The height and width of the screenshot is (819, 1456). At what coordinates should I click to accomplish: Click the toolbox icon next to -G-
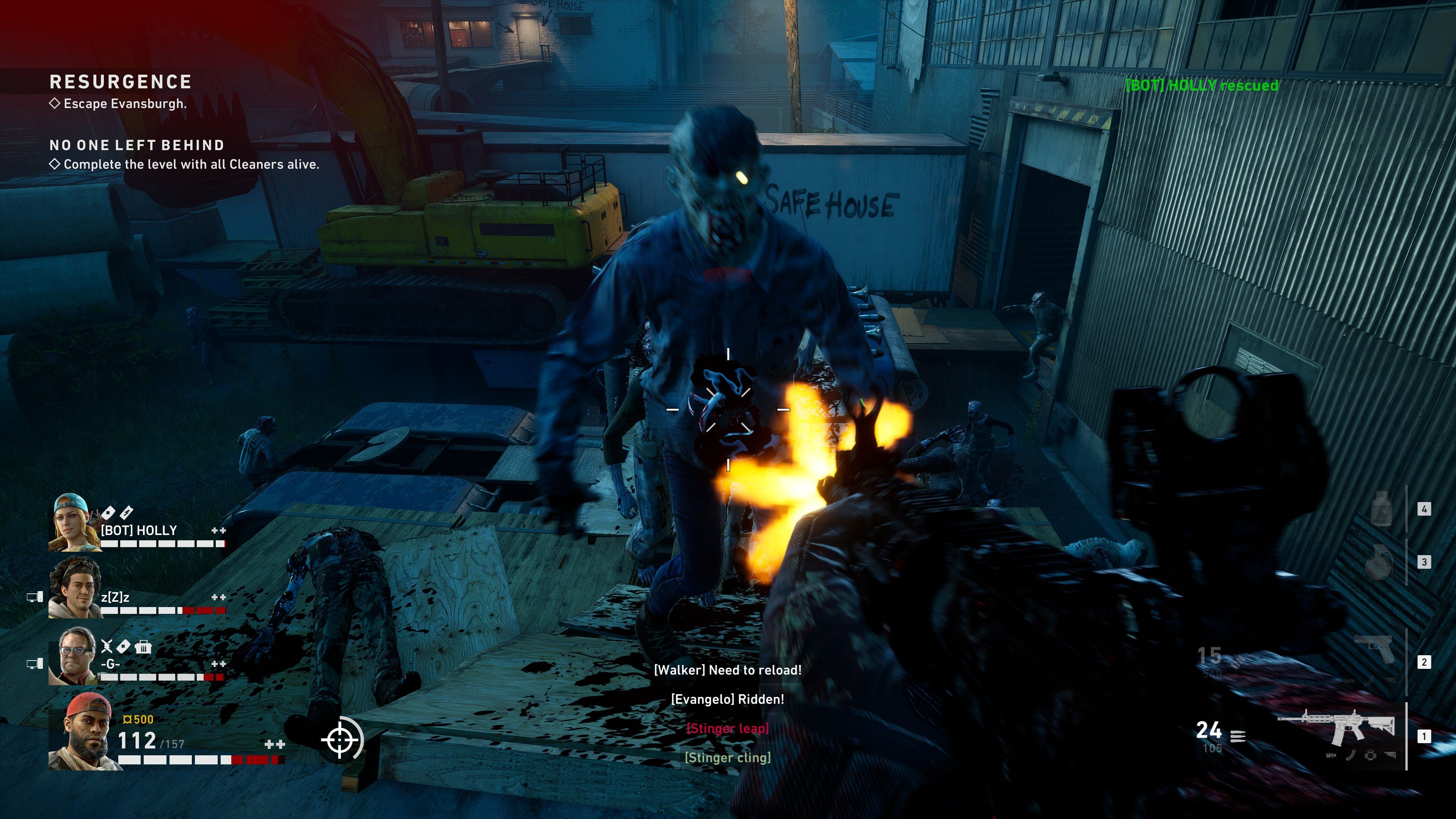[144, 646]
